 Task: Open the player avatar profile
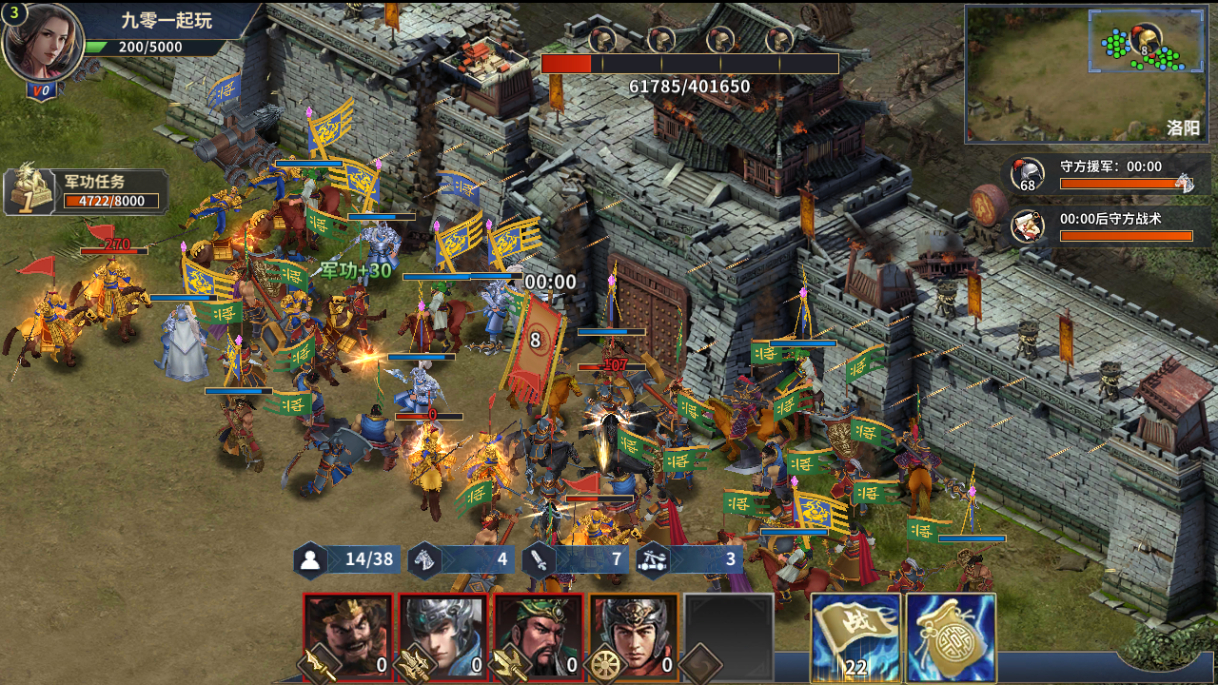coord(42,42)
